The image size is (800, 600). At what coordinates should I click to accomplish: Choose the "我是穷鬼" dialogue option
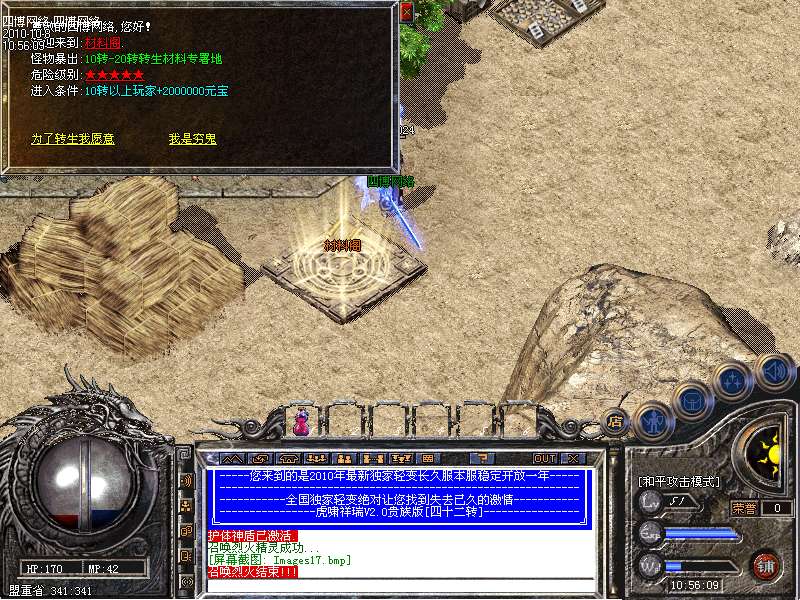click(x=192, y=139)
